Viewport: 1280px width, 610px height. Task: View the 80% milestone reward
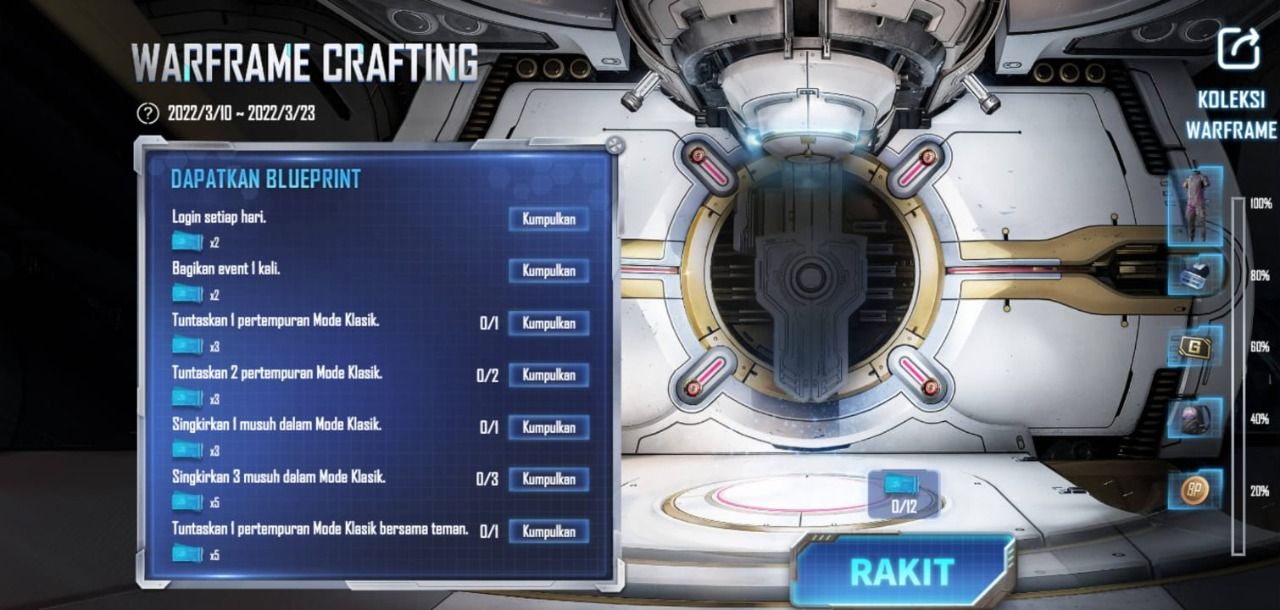point(1195,275)
